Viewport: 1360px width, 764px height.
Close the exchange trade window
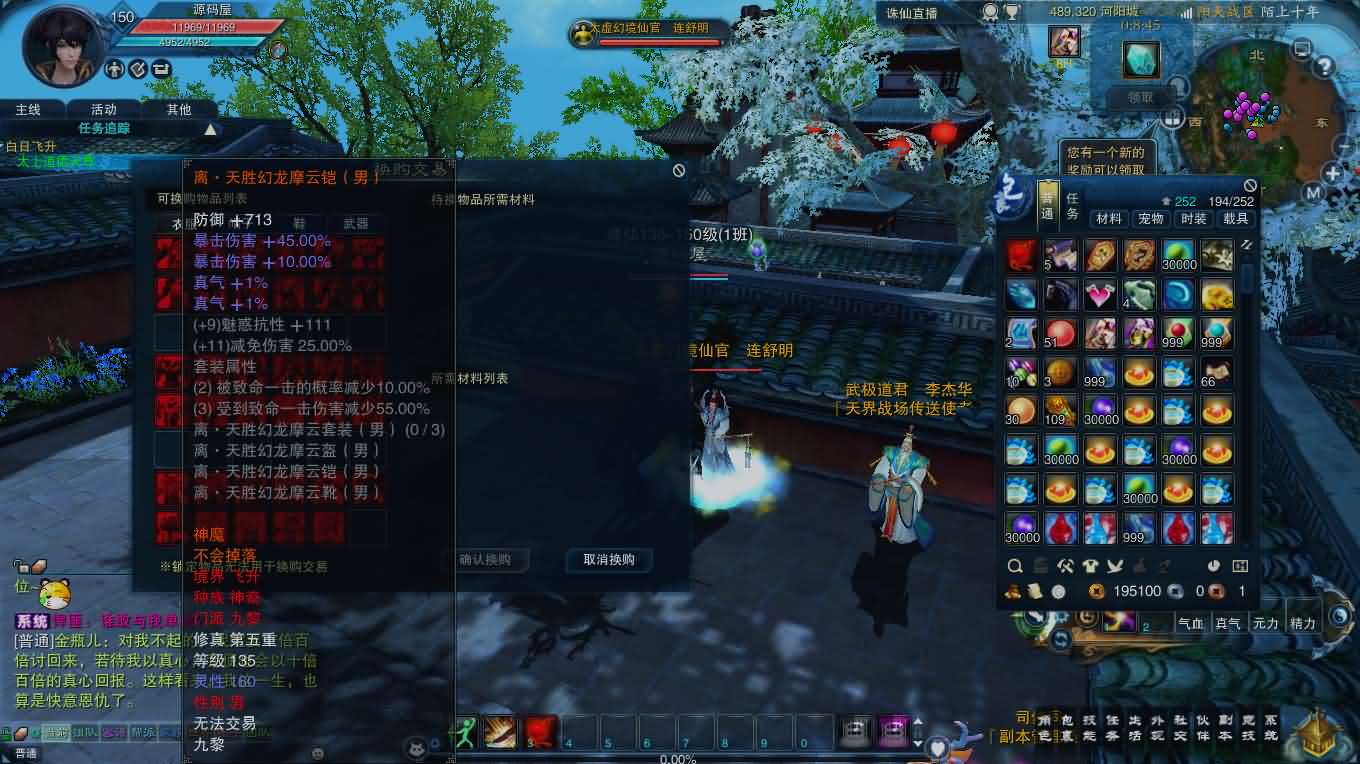pyautogui.click(x=679, y=171)
